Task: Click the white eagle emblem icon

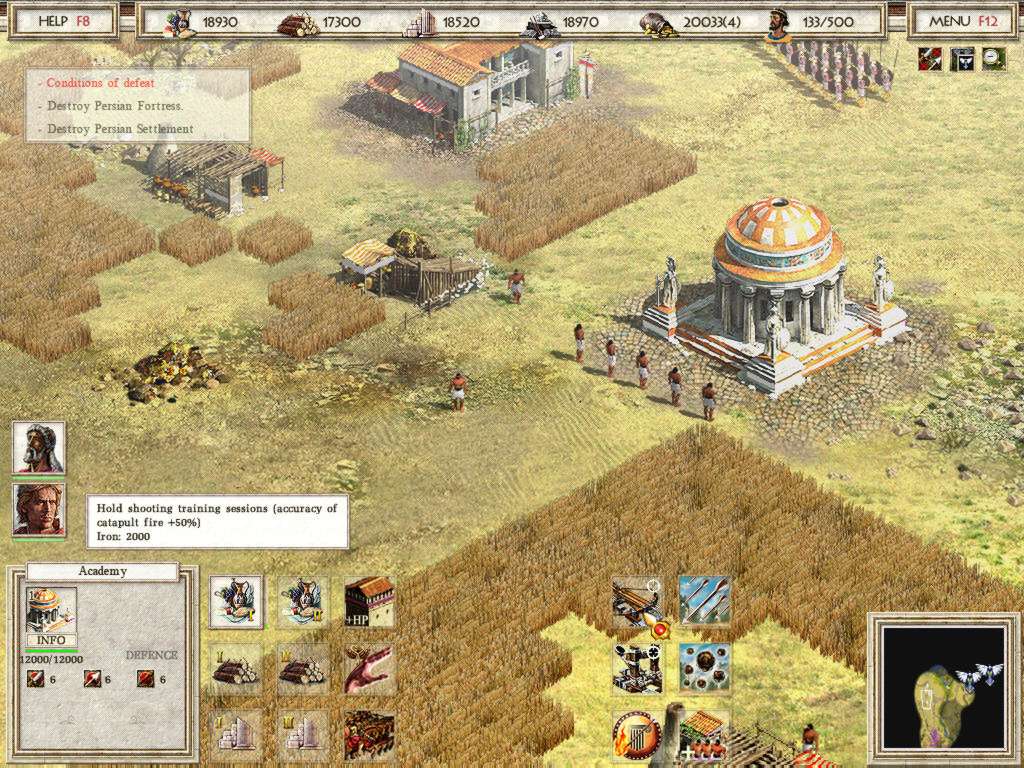Action: tap(962, 58)
